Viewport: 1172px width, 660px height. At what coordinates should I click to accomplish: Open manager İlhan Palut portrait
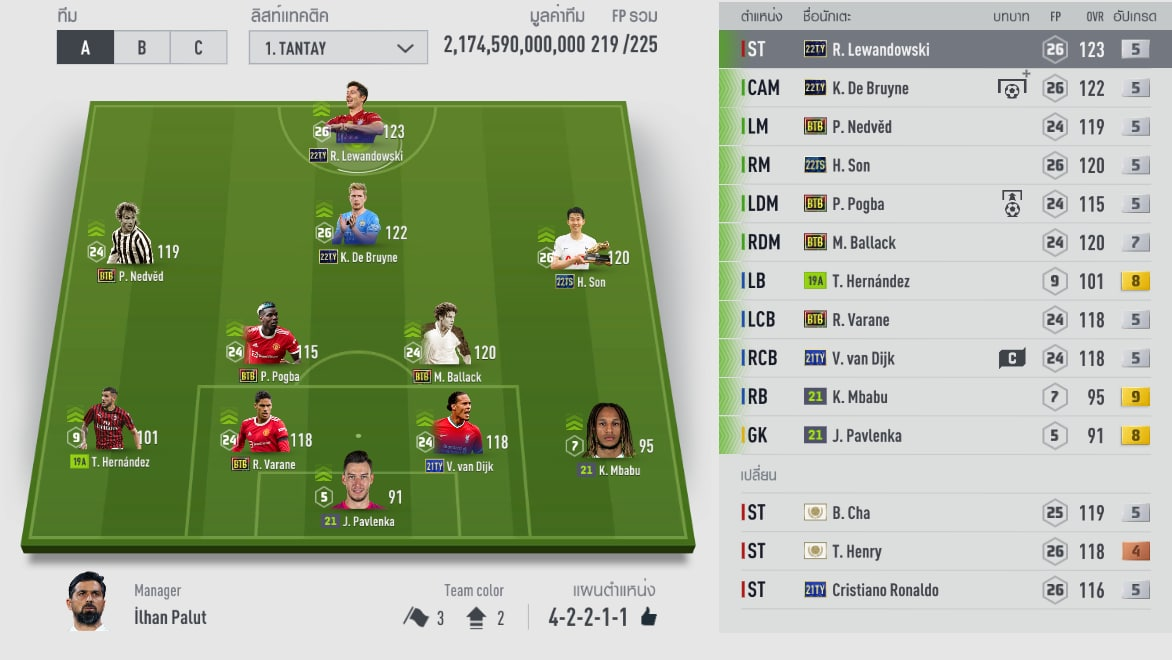click(87, 601)
